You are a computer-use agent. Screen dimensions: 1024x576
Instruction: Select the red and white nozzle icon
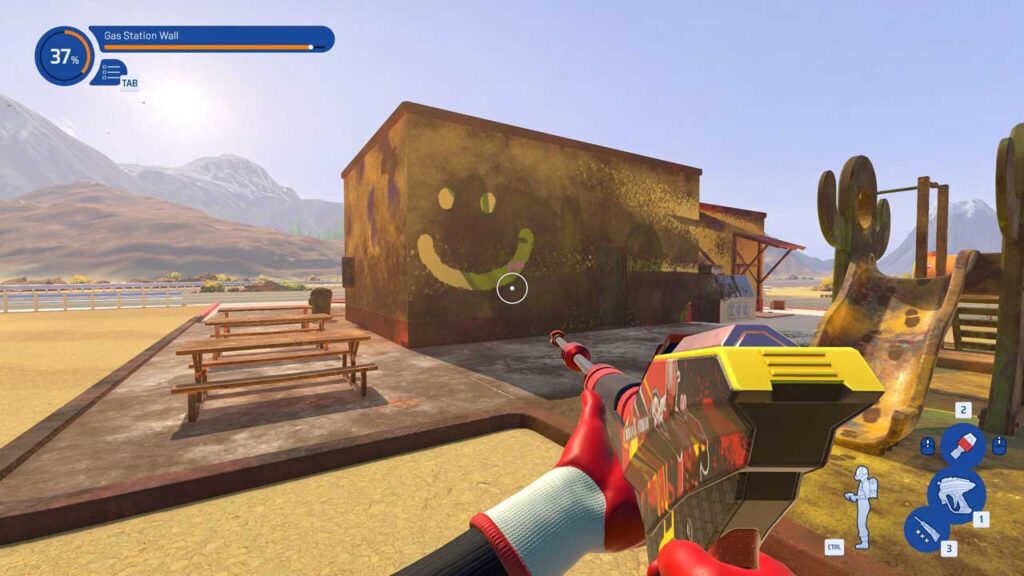coord(963,445)
